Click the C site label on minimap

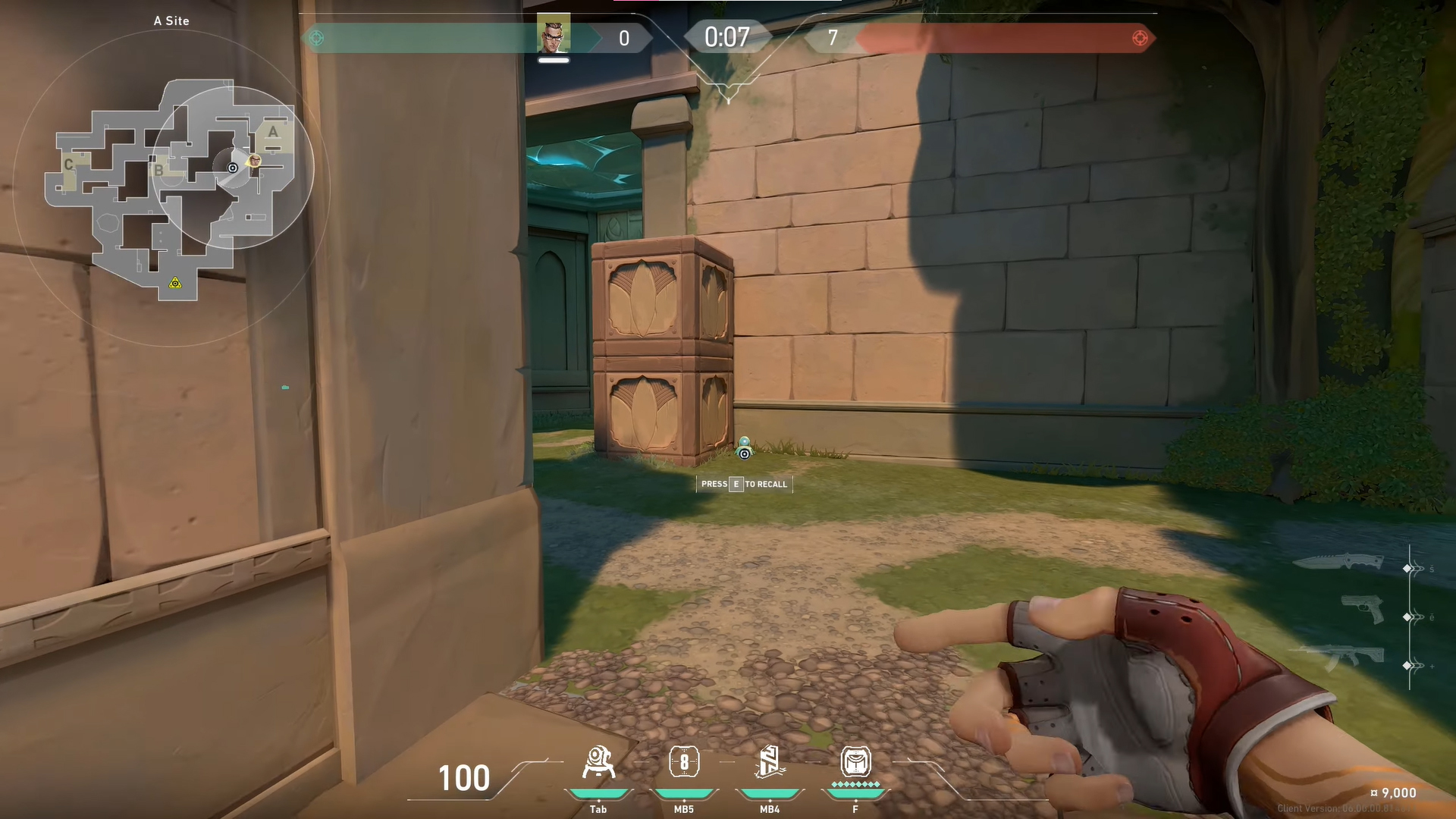[69, 165]
